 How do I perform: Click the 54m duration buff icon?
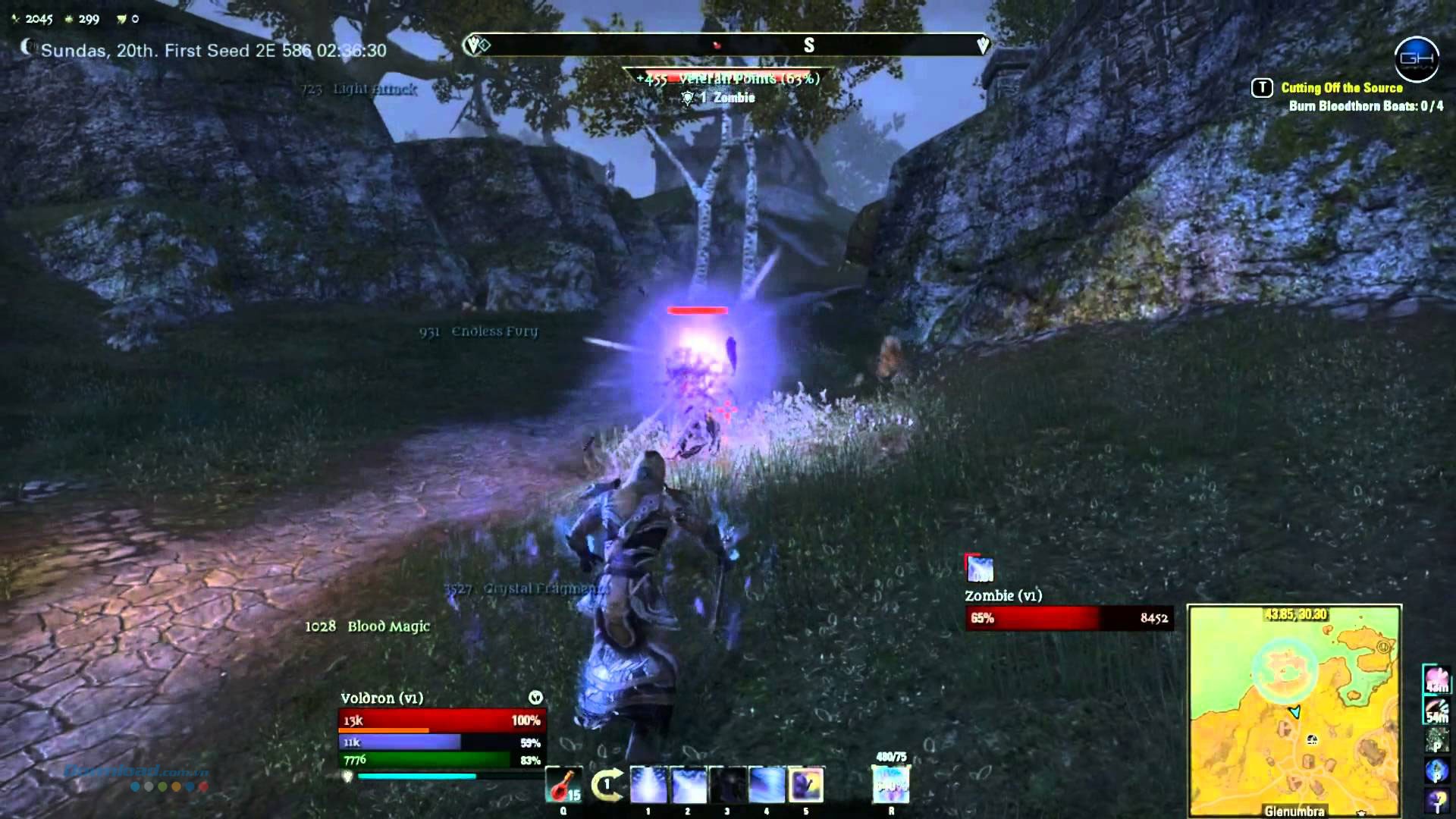coord(1436,711)
